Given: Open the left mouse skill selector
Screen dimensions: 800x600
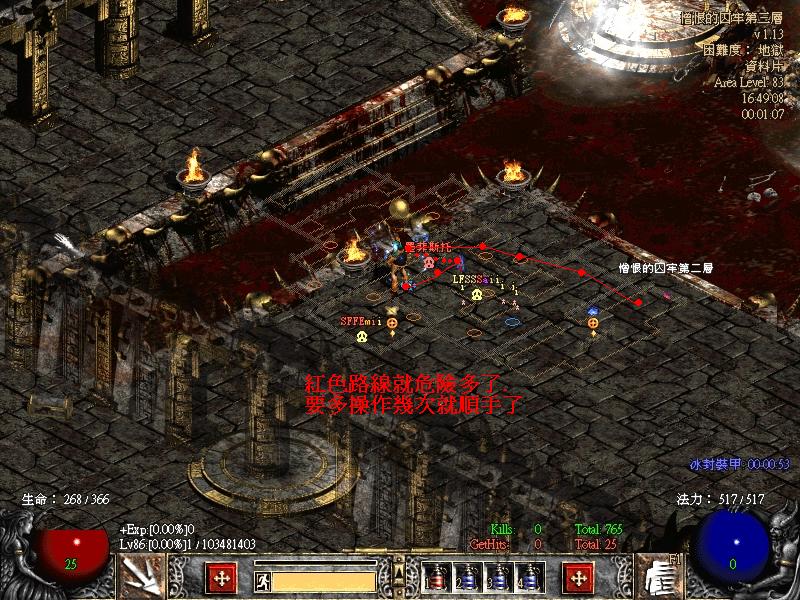Looking at the screenshot, I should click(139, 576).
